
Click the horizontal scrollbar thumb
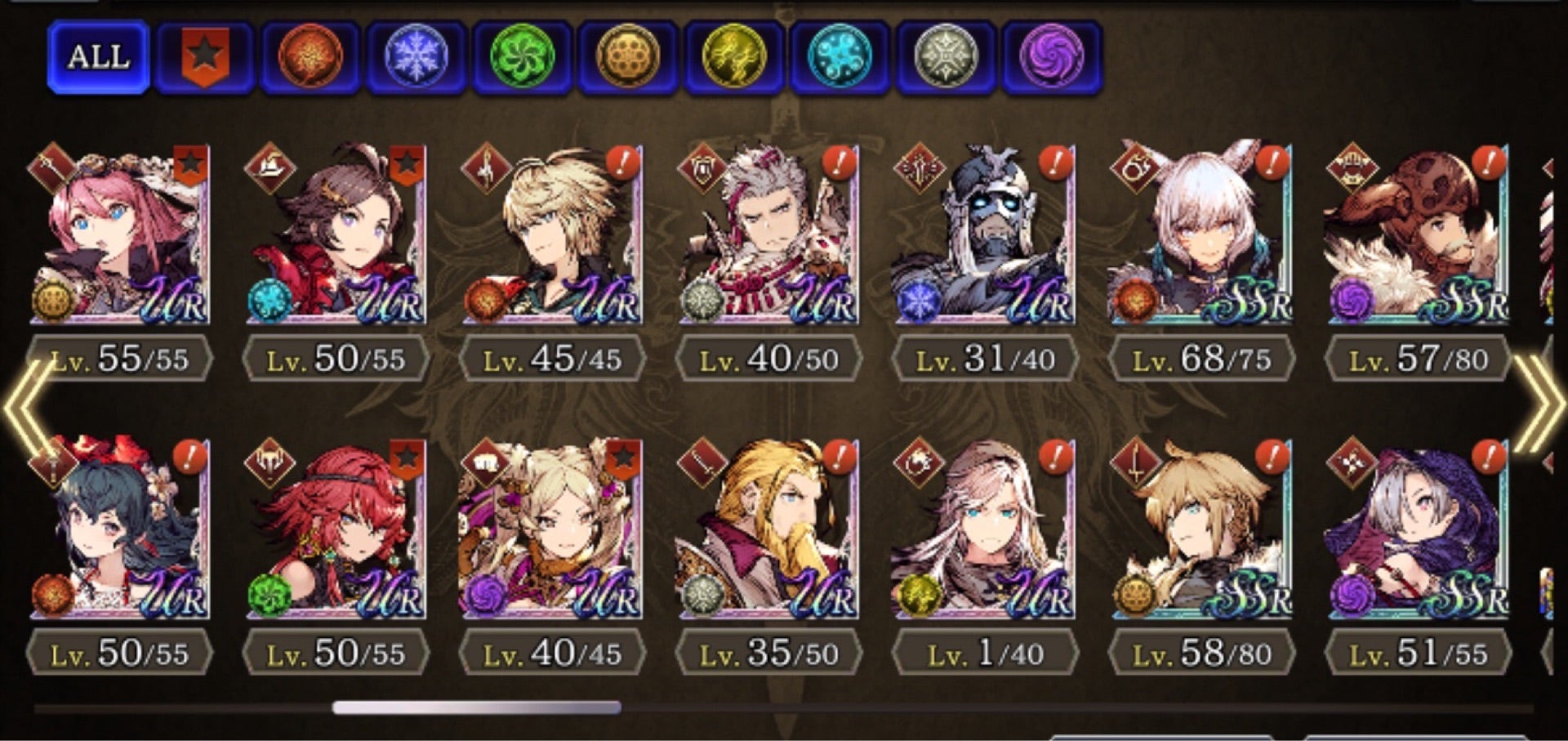[x=476, y=708]
